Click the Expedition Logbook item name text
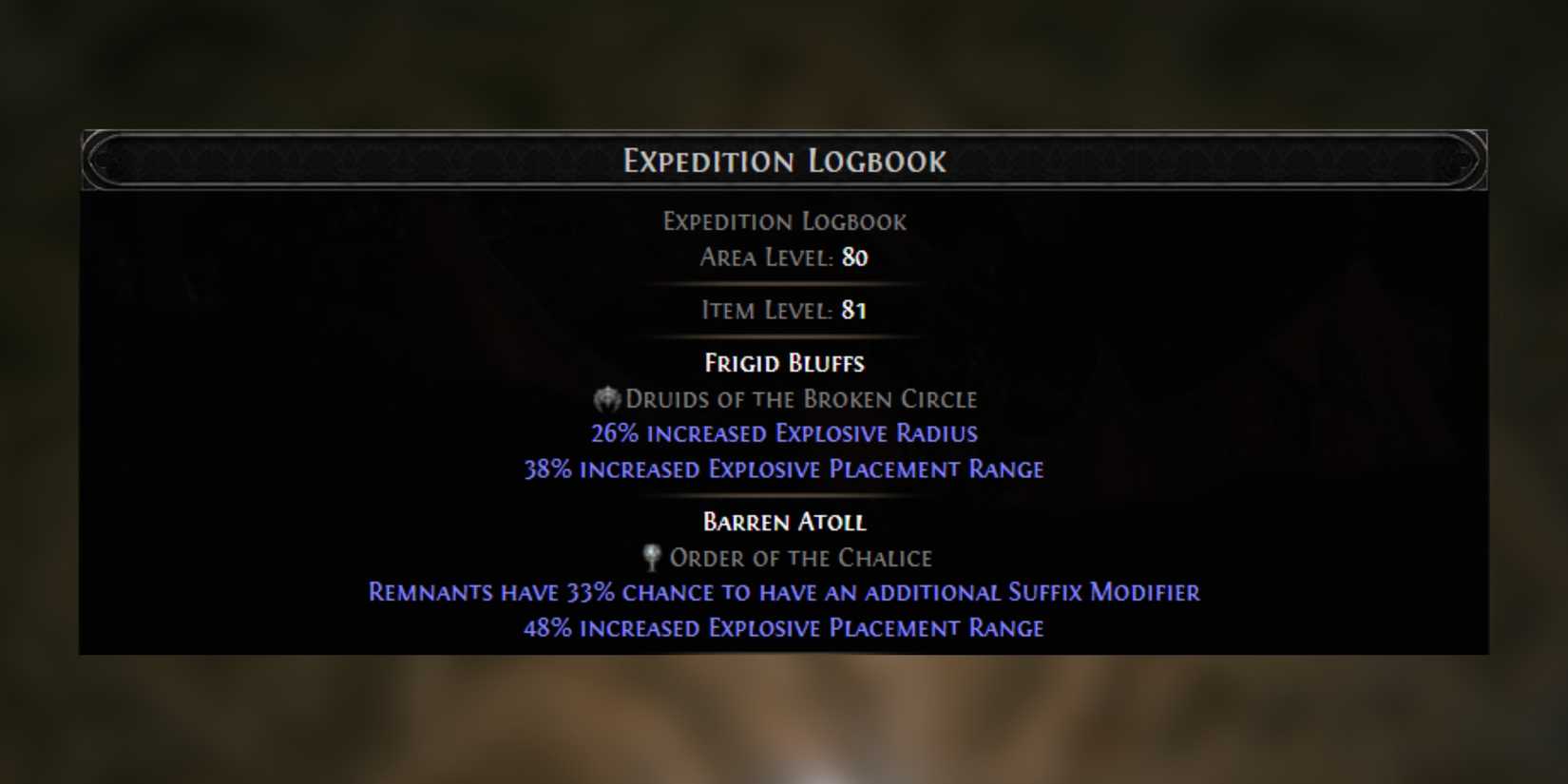This screenshot has width=1568, height=784. click(x=785, y=220)
